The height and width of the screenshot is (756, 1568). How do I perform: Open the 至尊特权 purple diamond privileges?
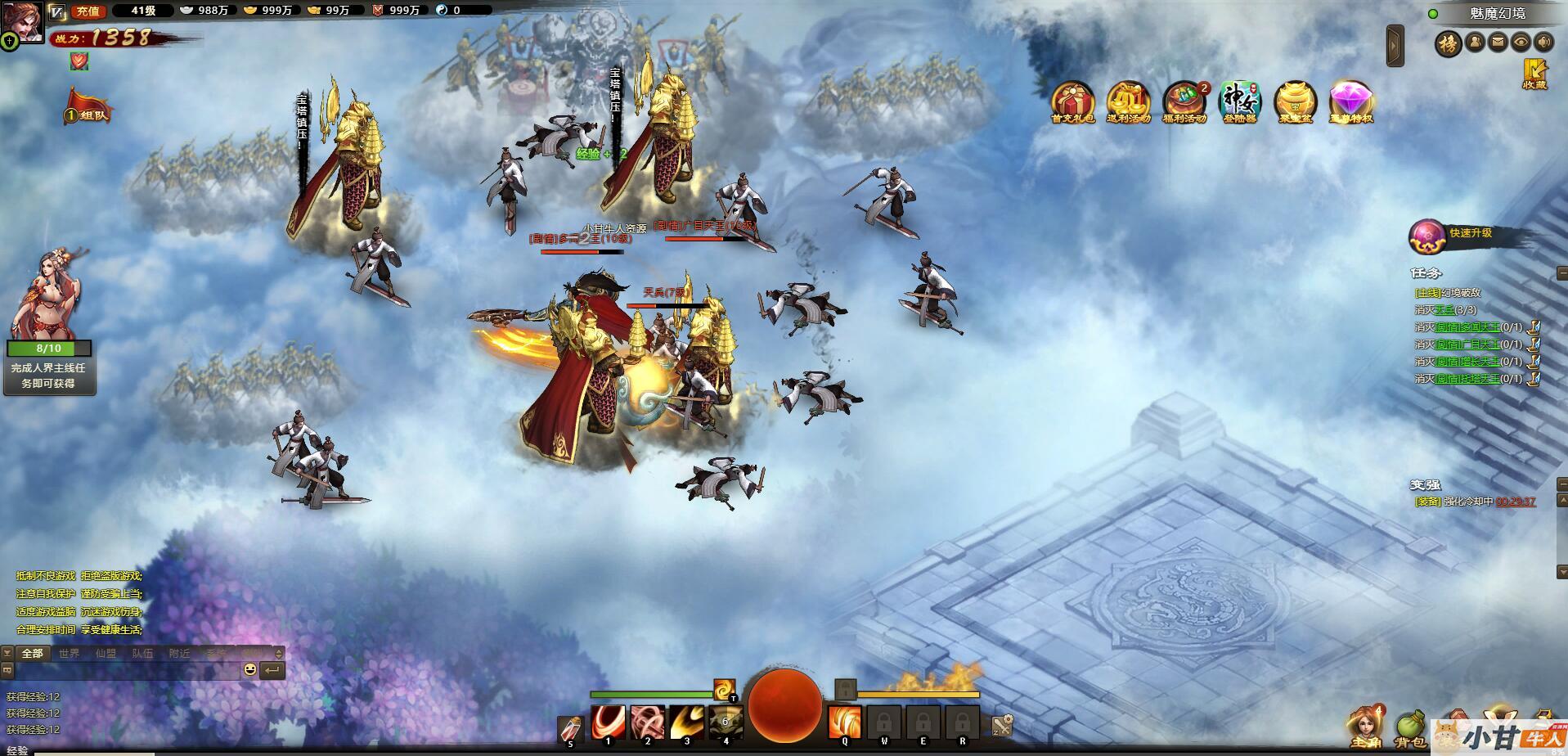pos(1350,102)
